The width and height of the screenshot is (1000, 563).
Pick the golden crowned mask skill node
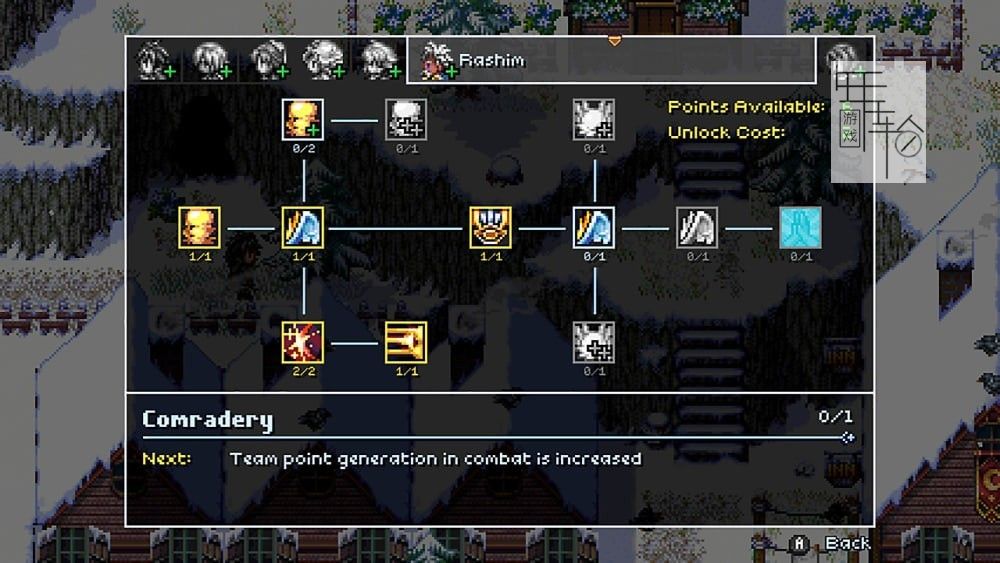pos(491,228)
